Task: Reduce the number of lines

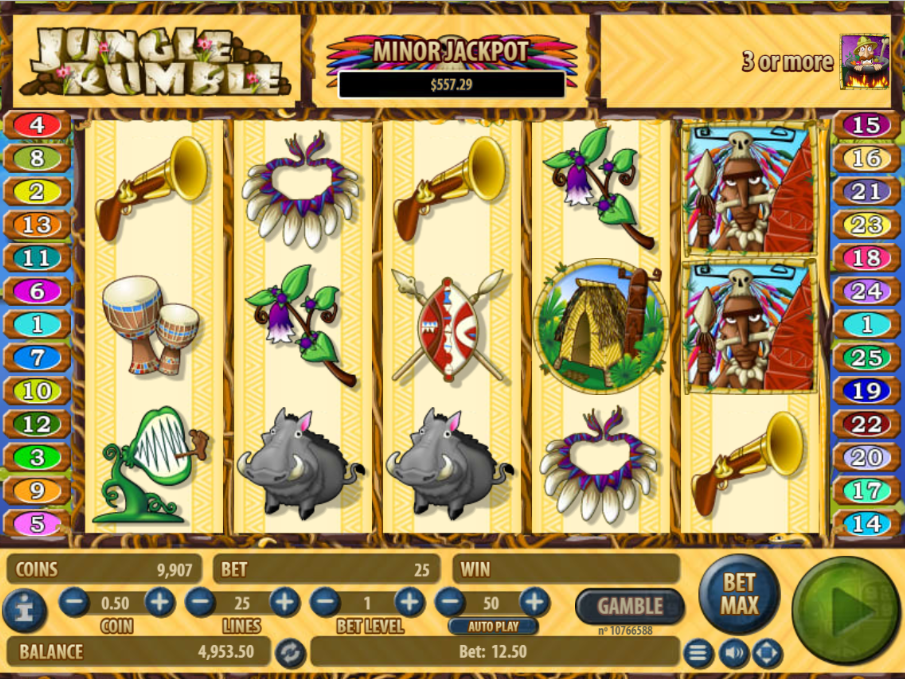Action: pyautogui.click(x=199, y=602)
